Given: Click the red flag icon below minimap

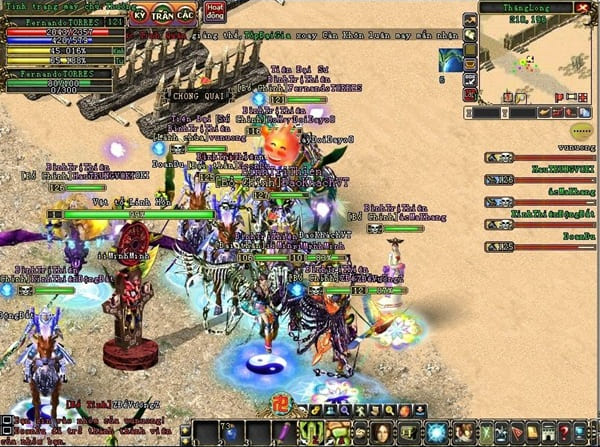Looking at the screenshot, I should [x=558, y=97].
